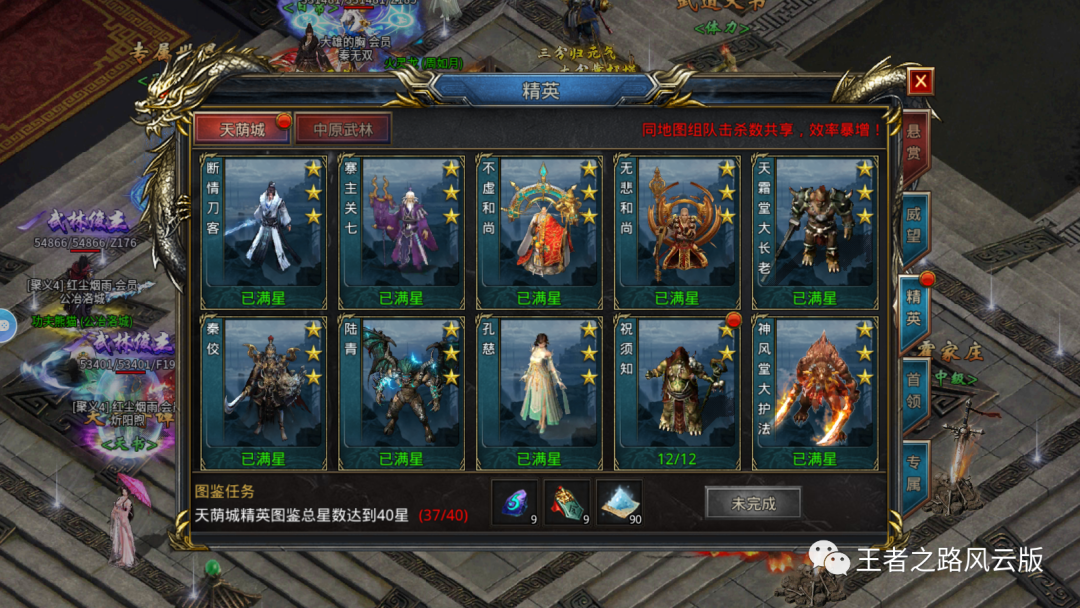
Task: Choose the 神风堂大护法 elite card
Action: click(x=815, y=392)
